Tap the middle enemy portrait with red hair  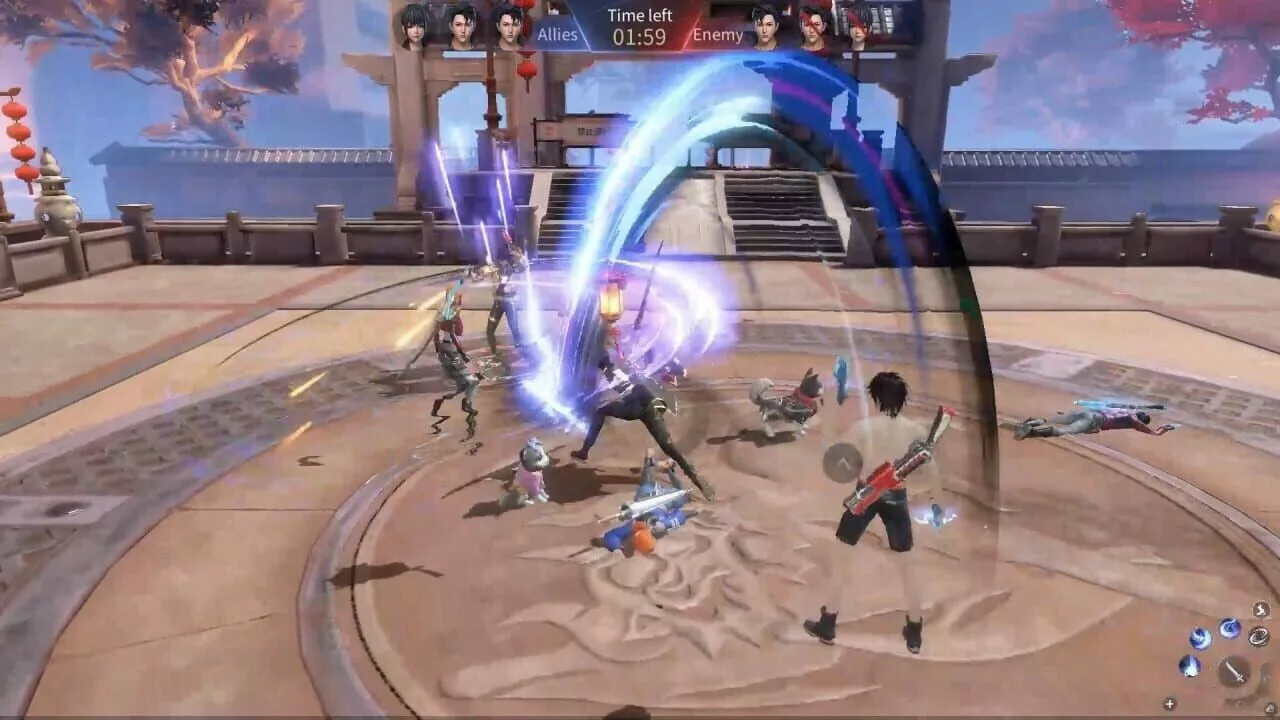click(812, 27)
